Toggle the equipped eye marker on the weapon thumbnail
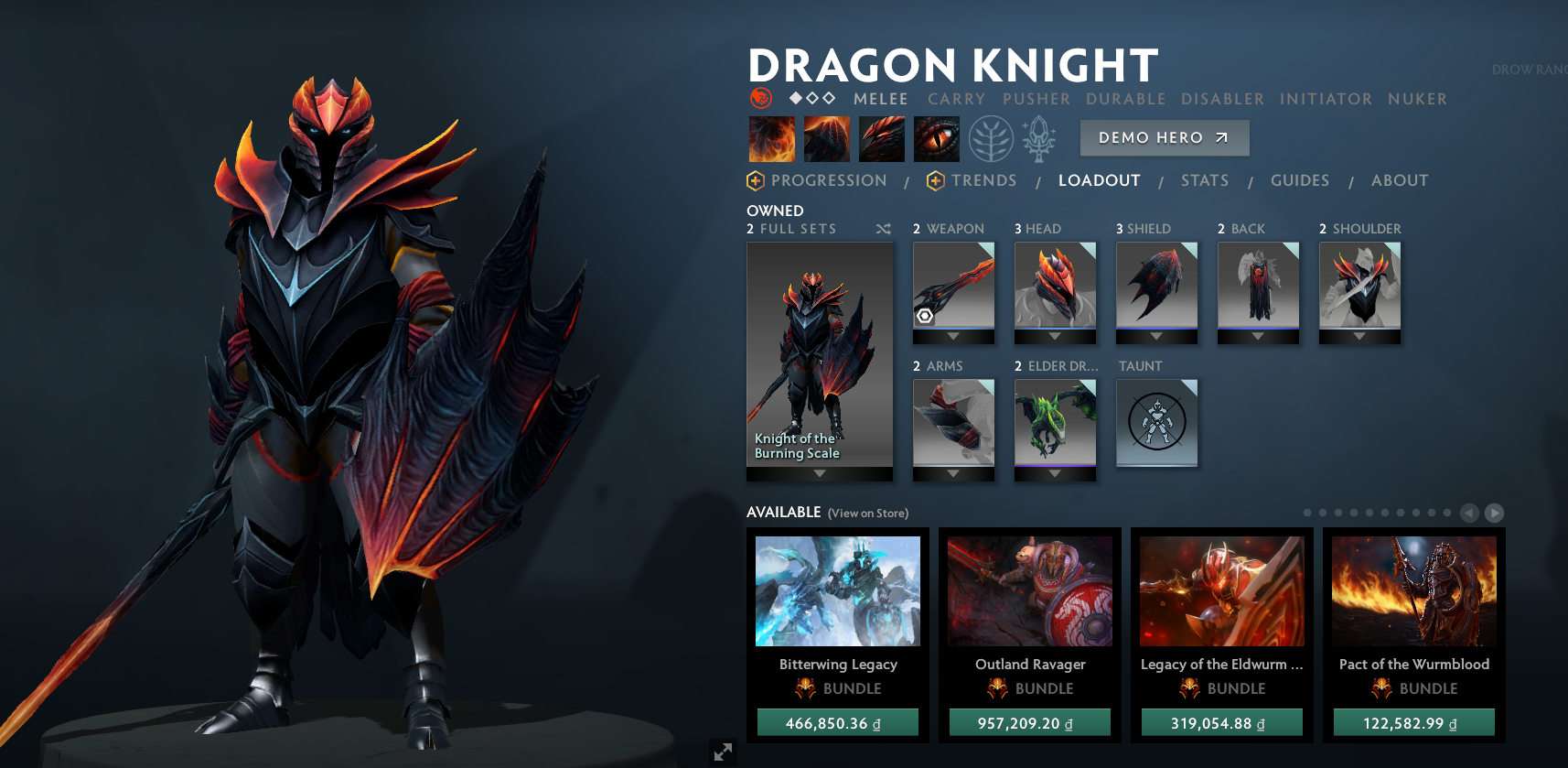The width and height of the screenshot is (1568, 768). tap(926, 316)
